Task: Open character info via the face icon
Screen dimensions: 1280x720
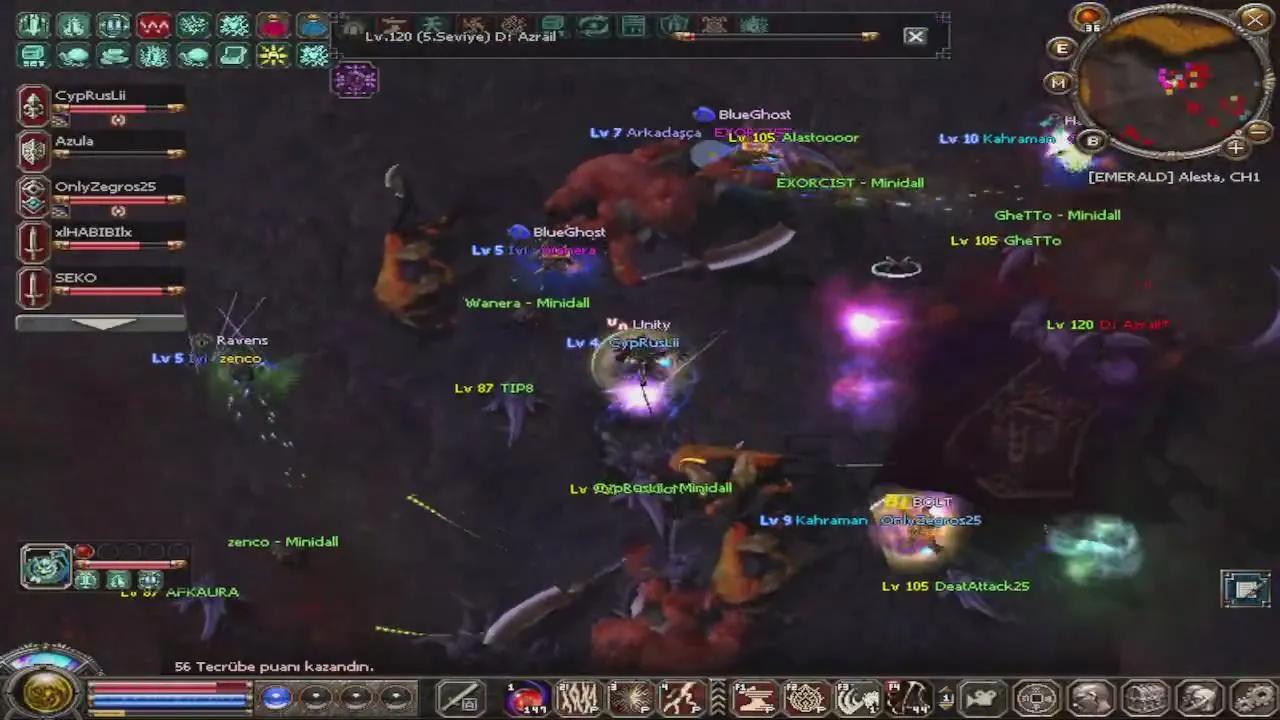Action: (x=1091, y=700)
